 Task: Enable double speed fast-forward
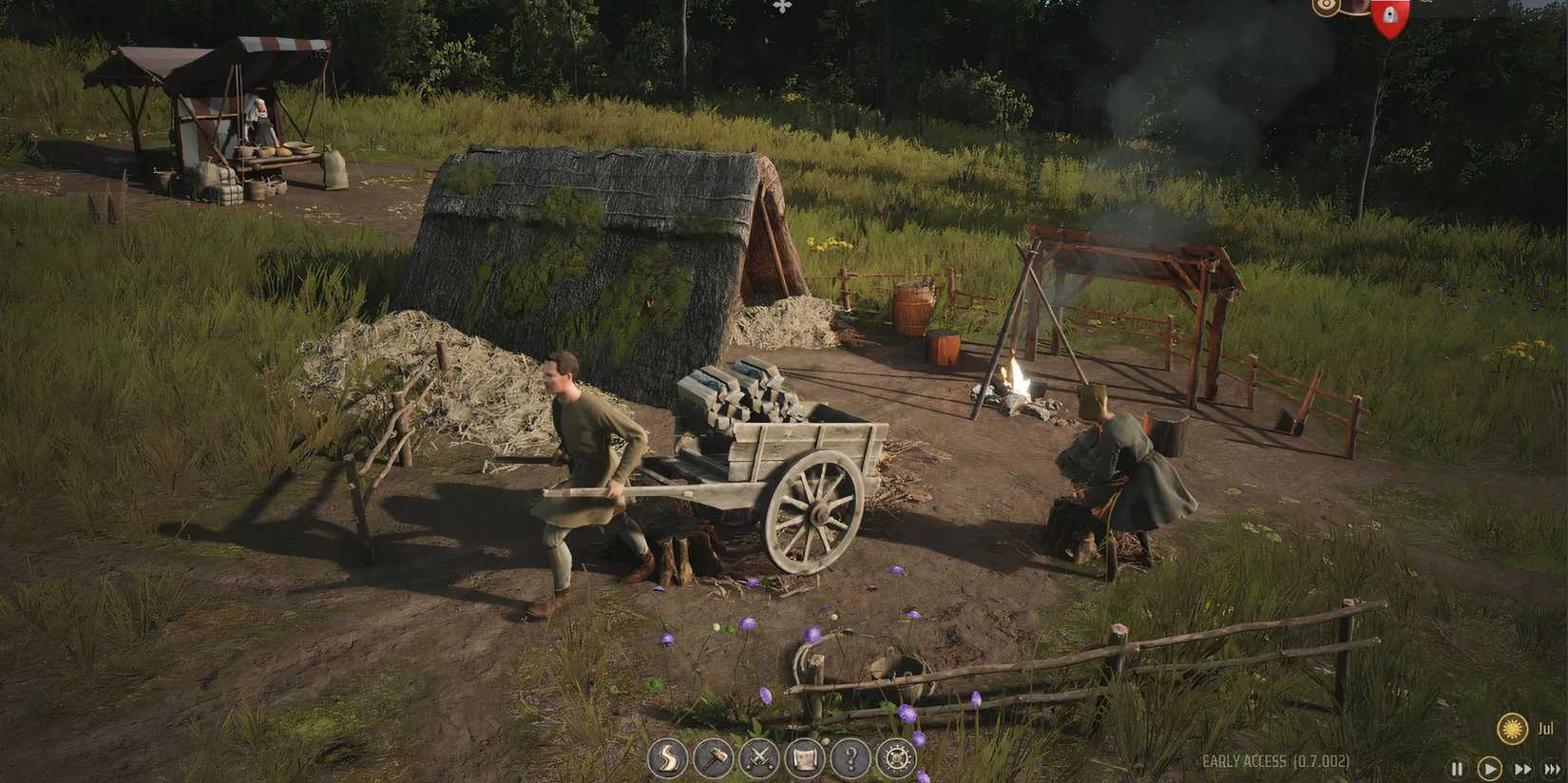point(1520,768)
